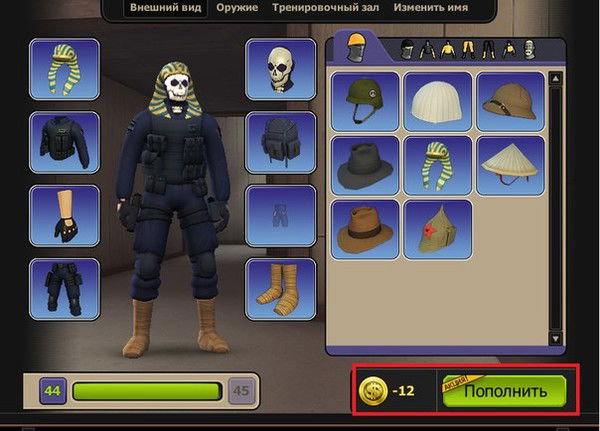The width and height of the screenshot is (600, 431).
Task: Pick the tan pith helmet
Action: 510,100
